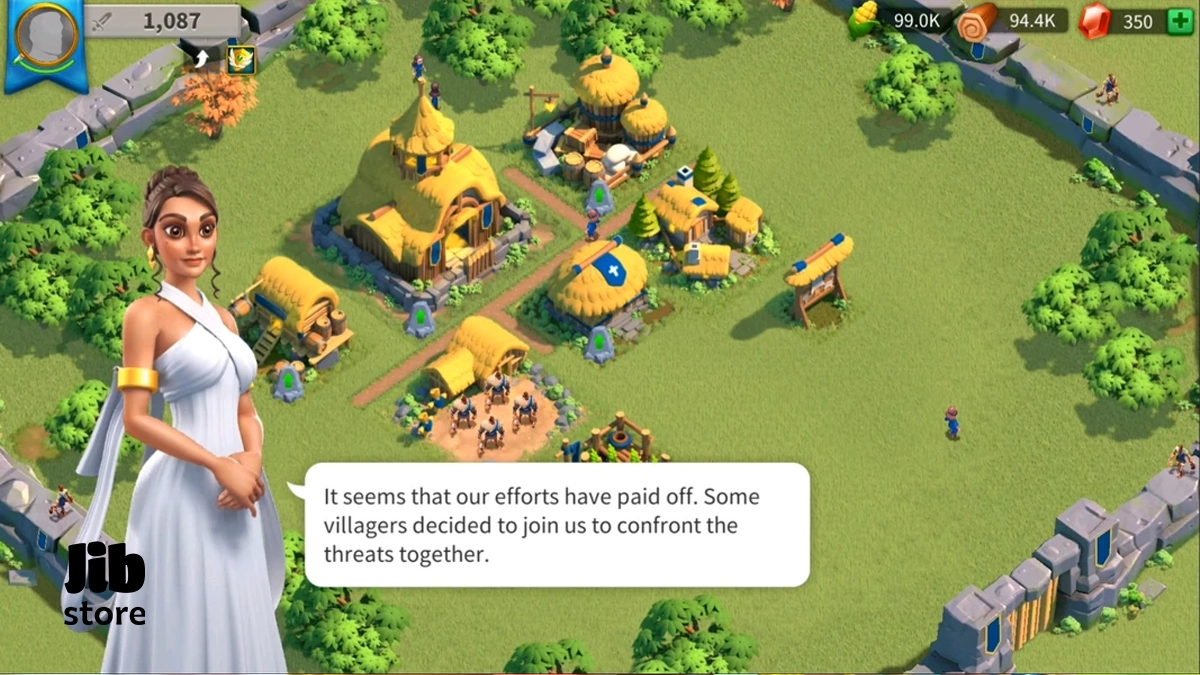Continue the advisor's villagers dialogue bubble

tap(556, 524)
